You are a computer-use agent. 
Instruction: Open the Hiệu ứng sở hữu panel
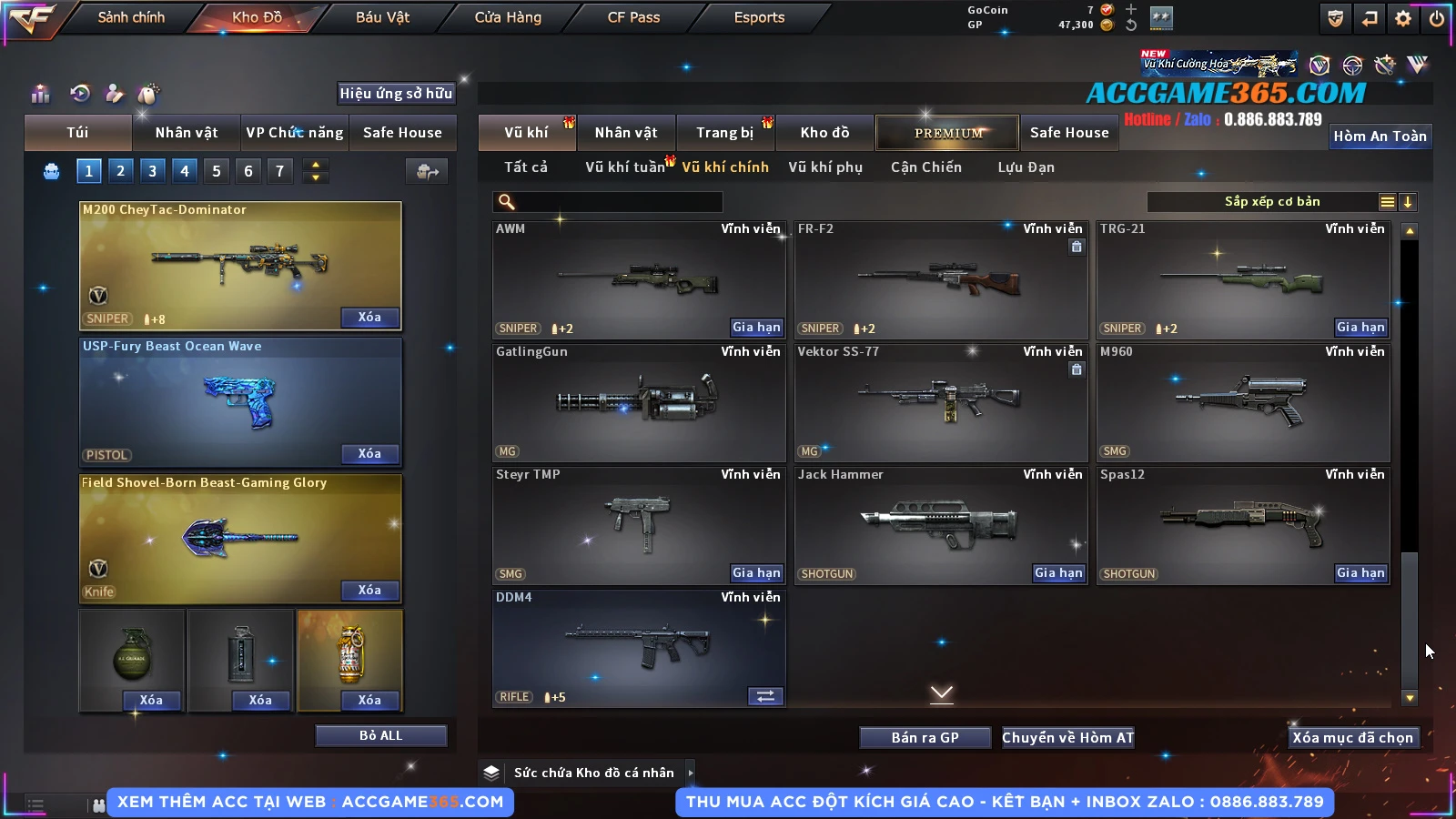coord(396,93)
